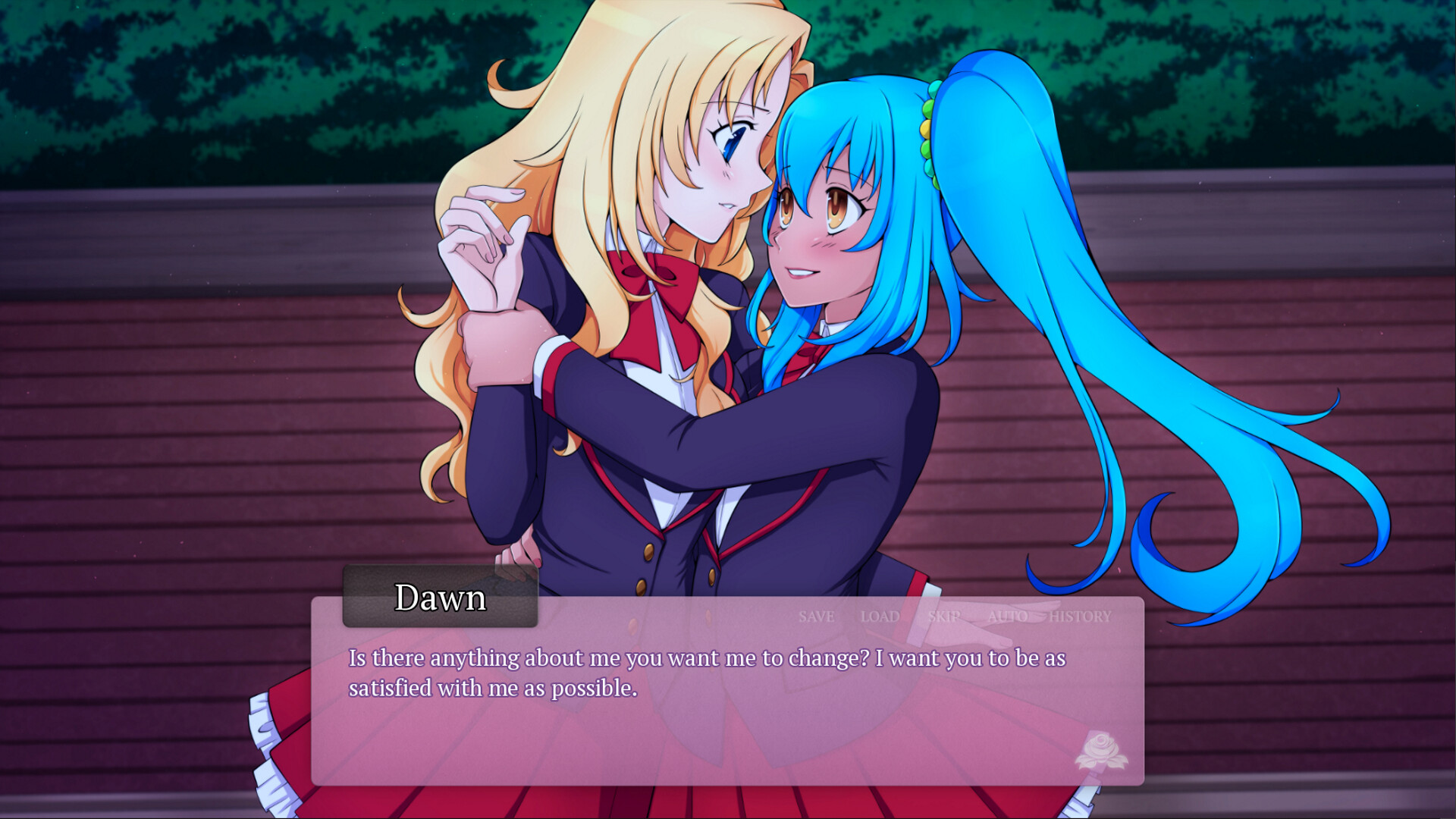
Task: Click Dawn's red necktie
Action: coord(806,355)
